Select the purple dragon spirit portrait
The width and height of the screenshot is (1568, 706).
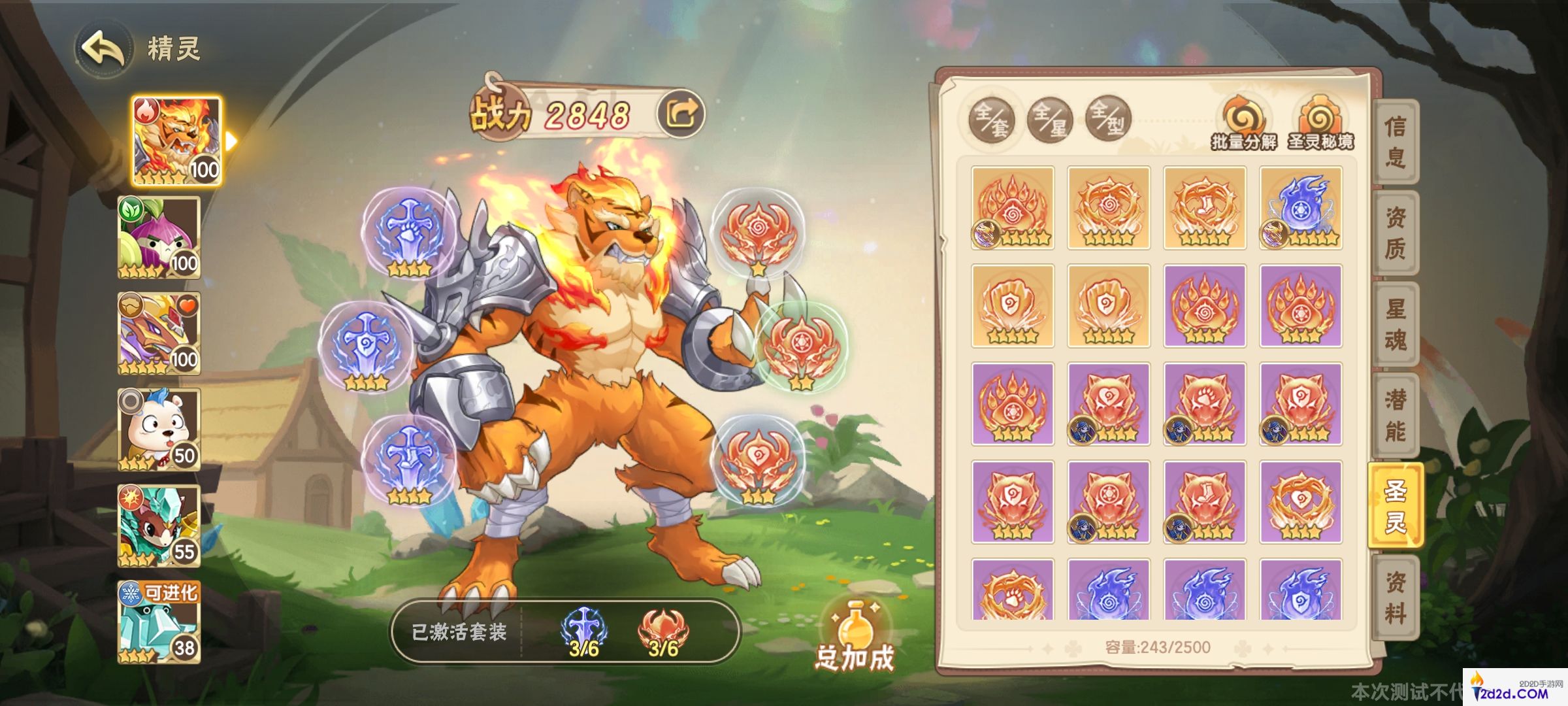pos(159,333)
